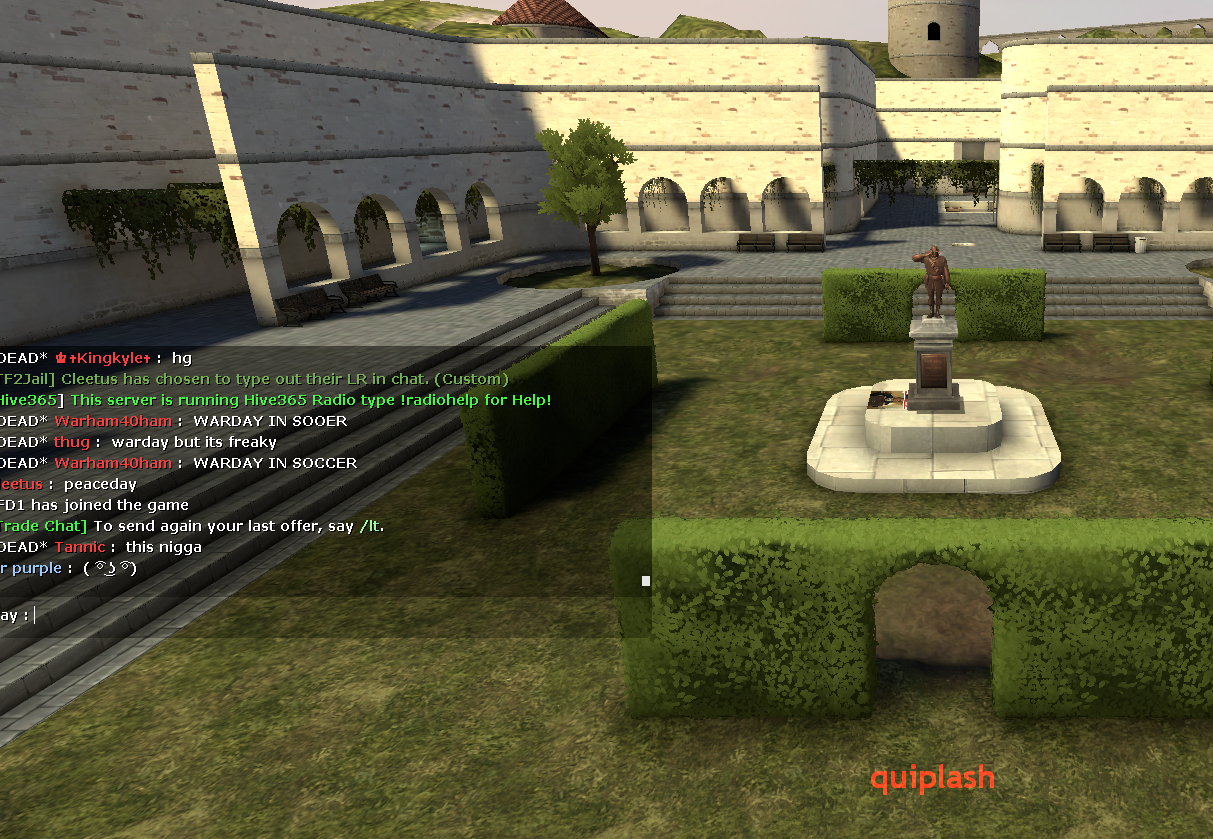Image resolution: width=1213 pixels, height=839 pixels.
Task: Click the chat Say input field
Action: pos(330,615)
